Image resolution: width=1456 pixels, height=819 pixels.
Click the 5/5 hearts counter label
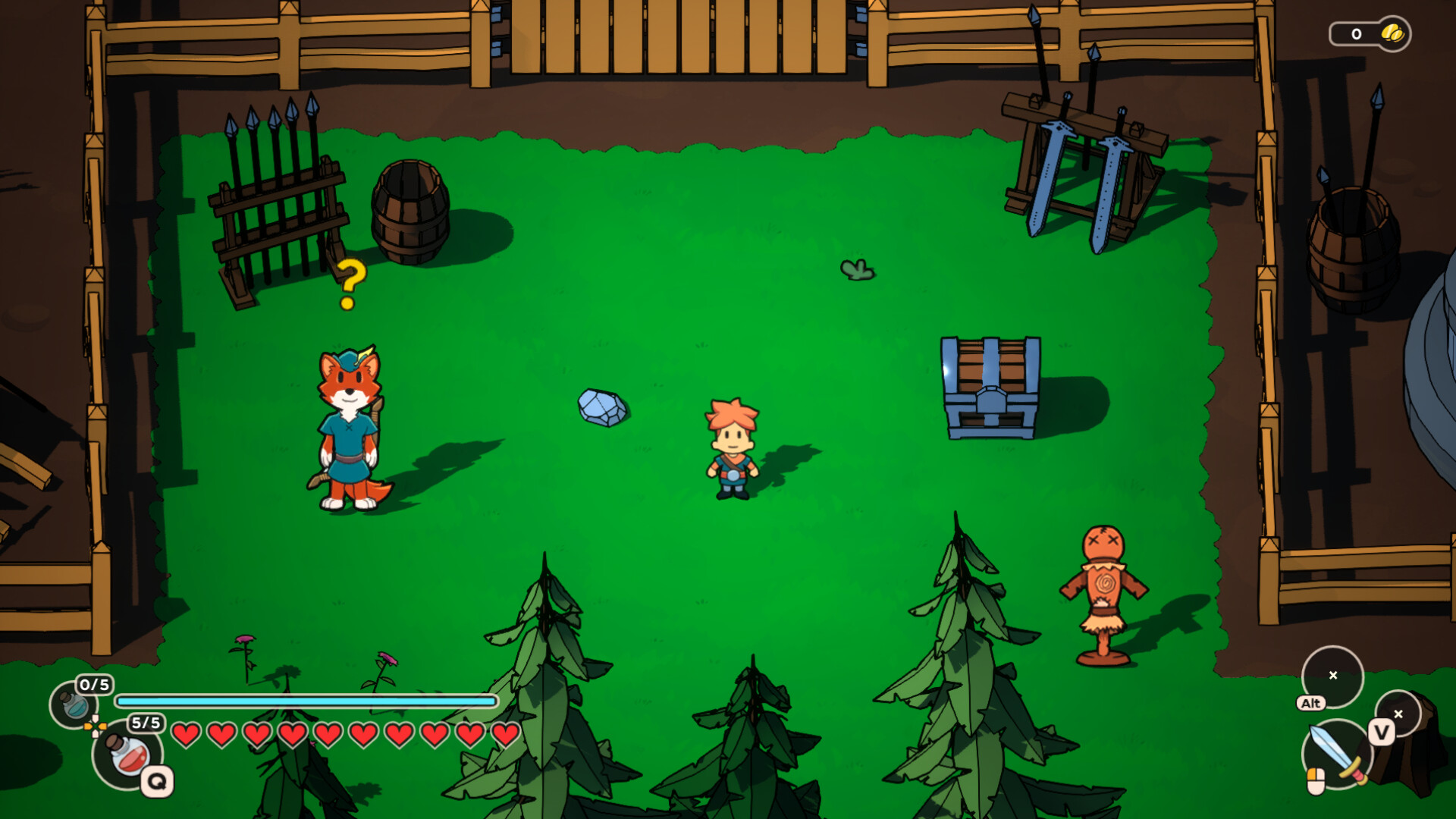146,723
